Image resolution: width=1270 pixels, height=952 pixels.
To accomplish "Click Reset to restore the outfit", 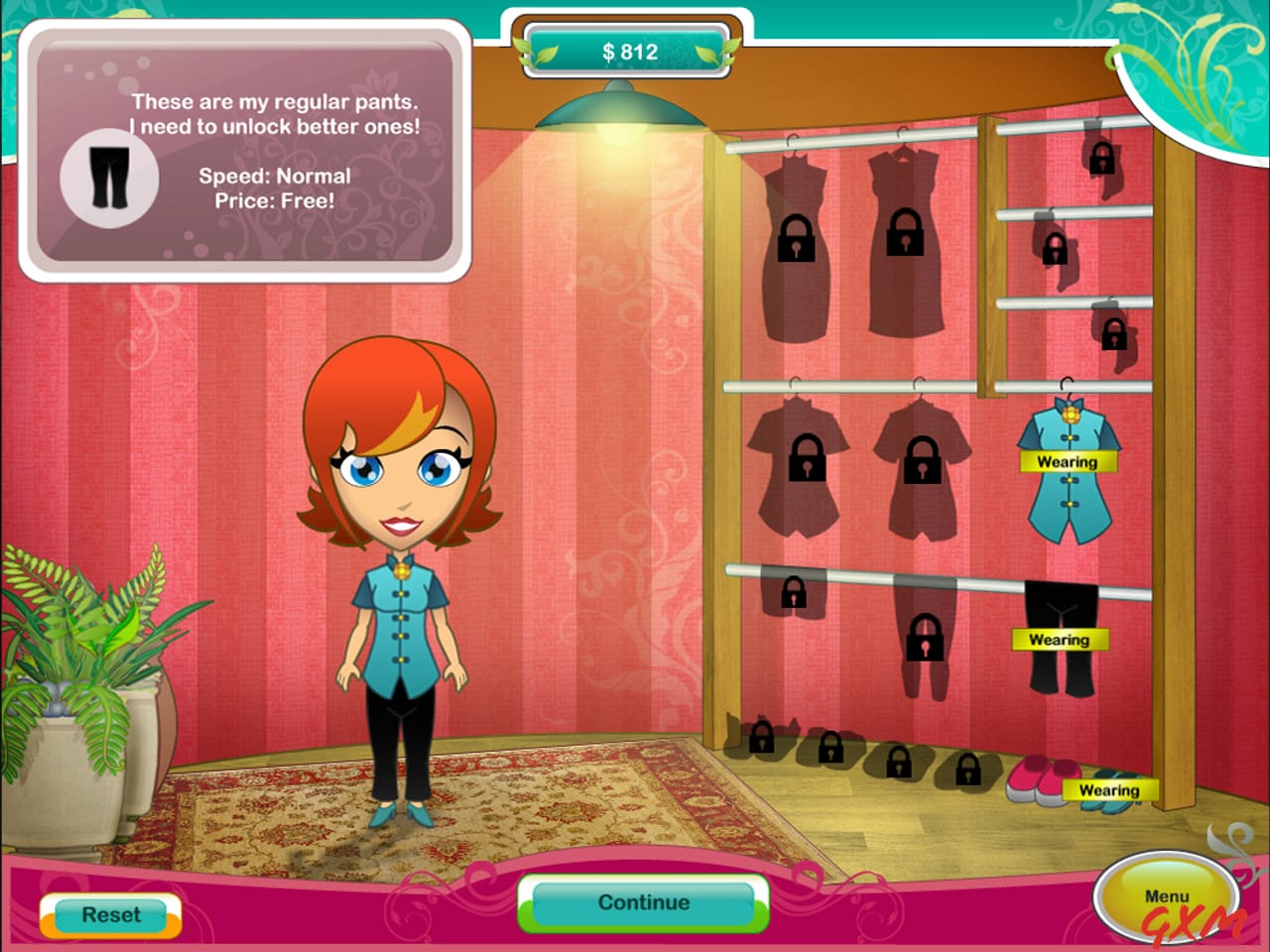I will (x=111, y=915).
